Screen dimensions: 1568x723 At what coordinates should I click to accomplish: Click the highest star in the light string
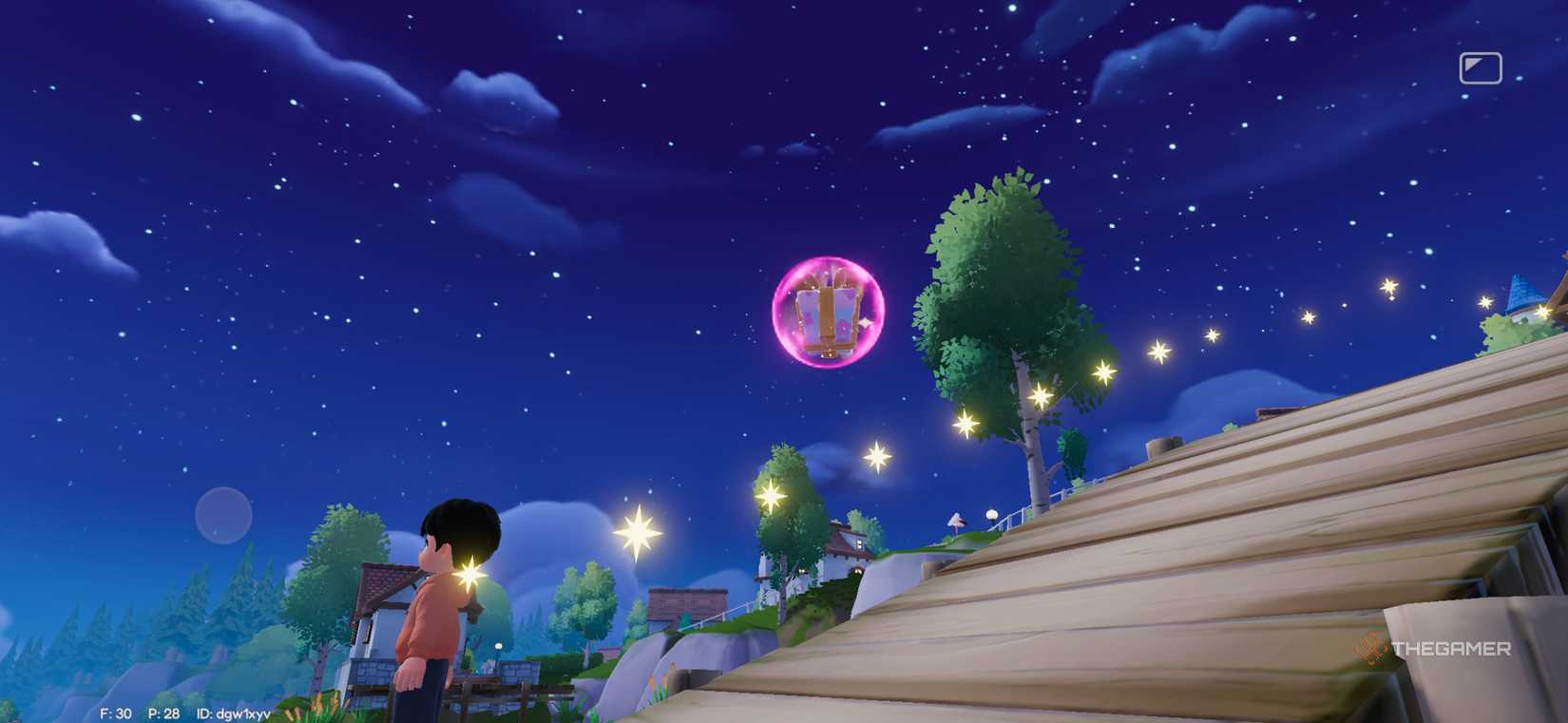tap(1388, 287)
